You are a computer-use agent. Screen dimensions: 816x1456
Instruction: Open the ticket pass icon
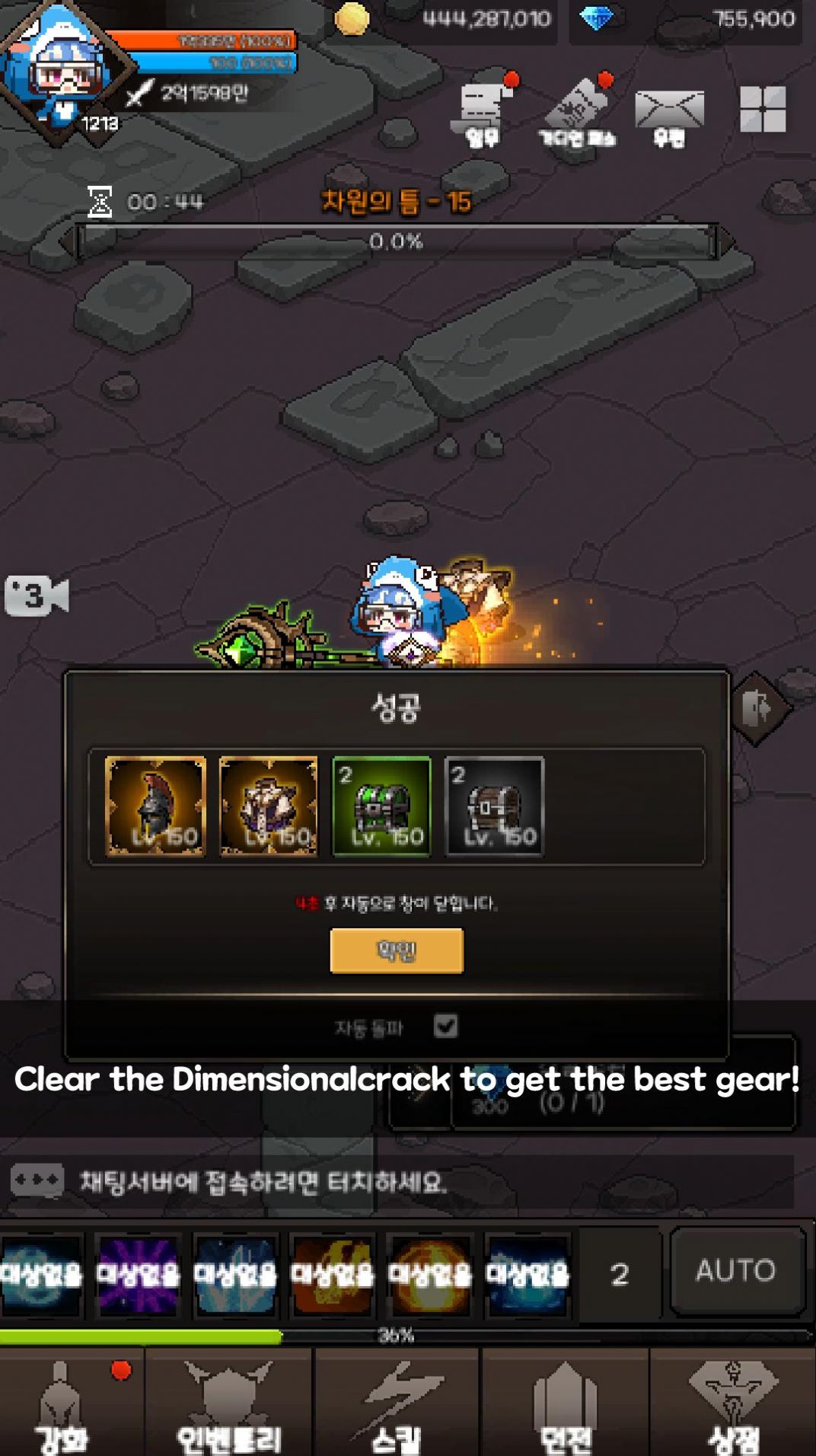click(578, 113)
